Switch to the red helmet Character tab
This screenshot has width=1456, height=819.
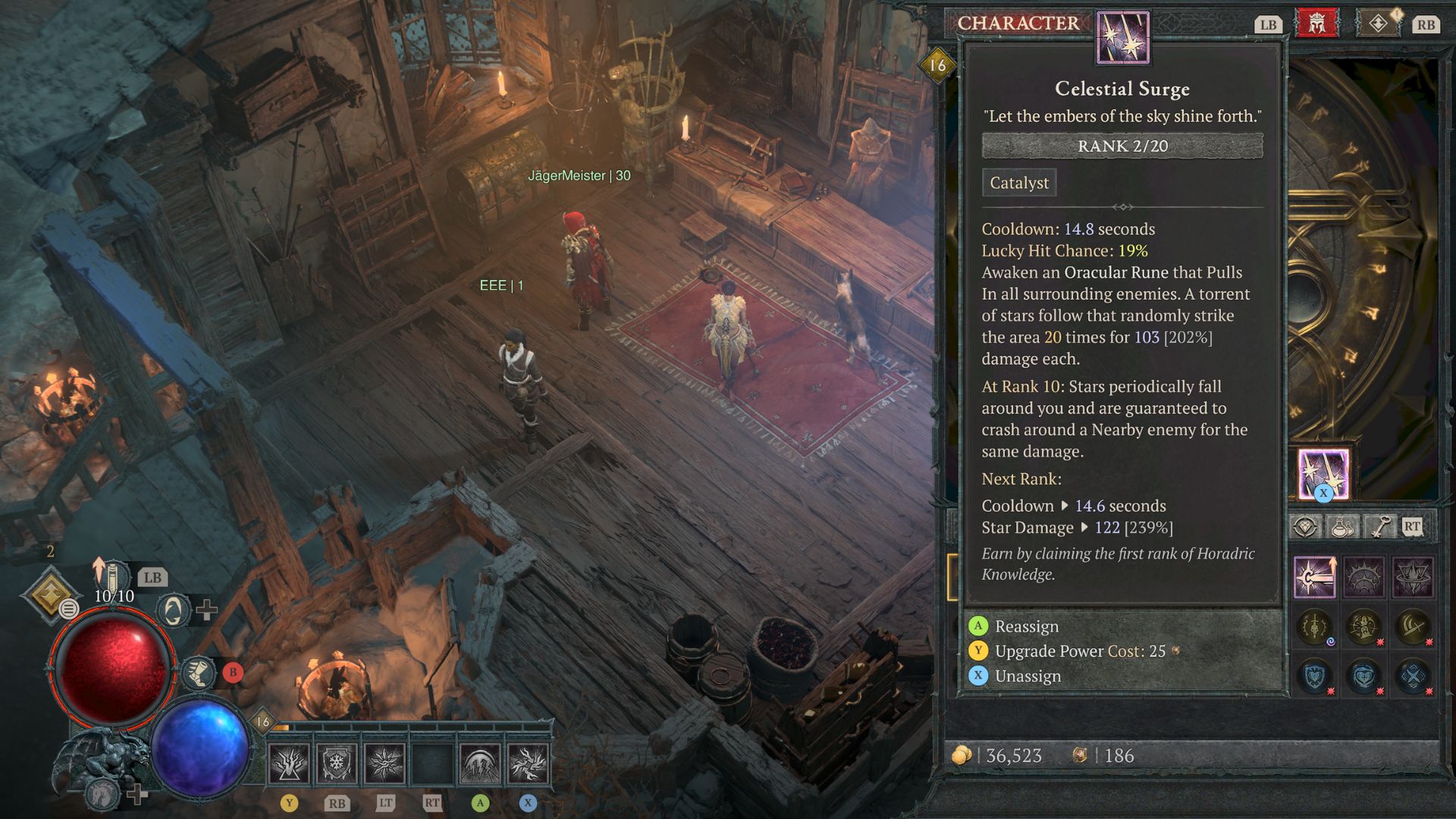(1317, 24)
